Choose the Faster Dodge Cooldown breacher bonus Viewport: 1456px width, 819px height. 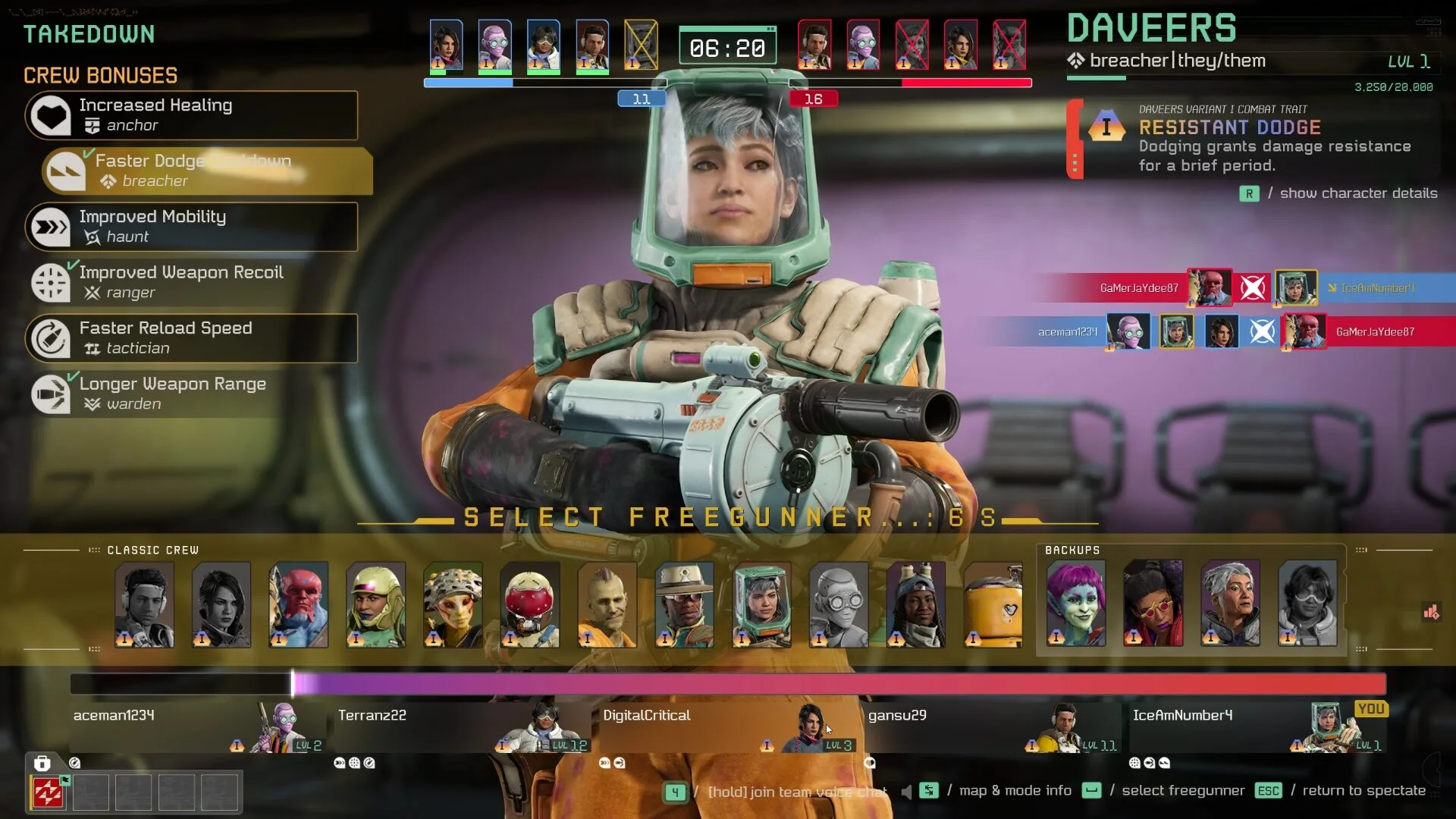tap(206, 171)
